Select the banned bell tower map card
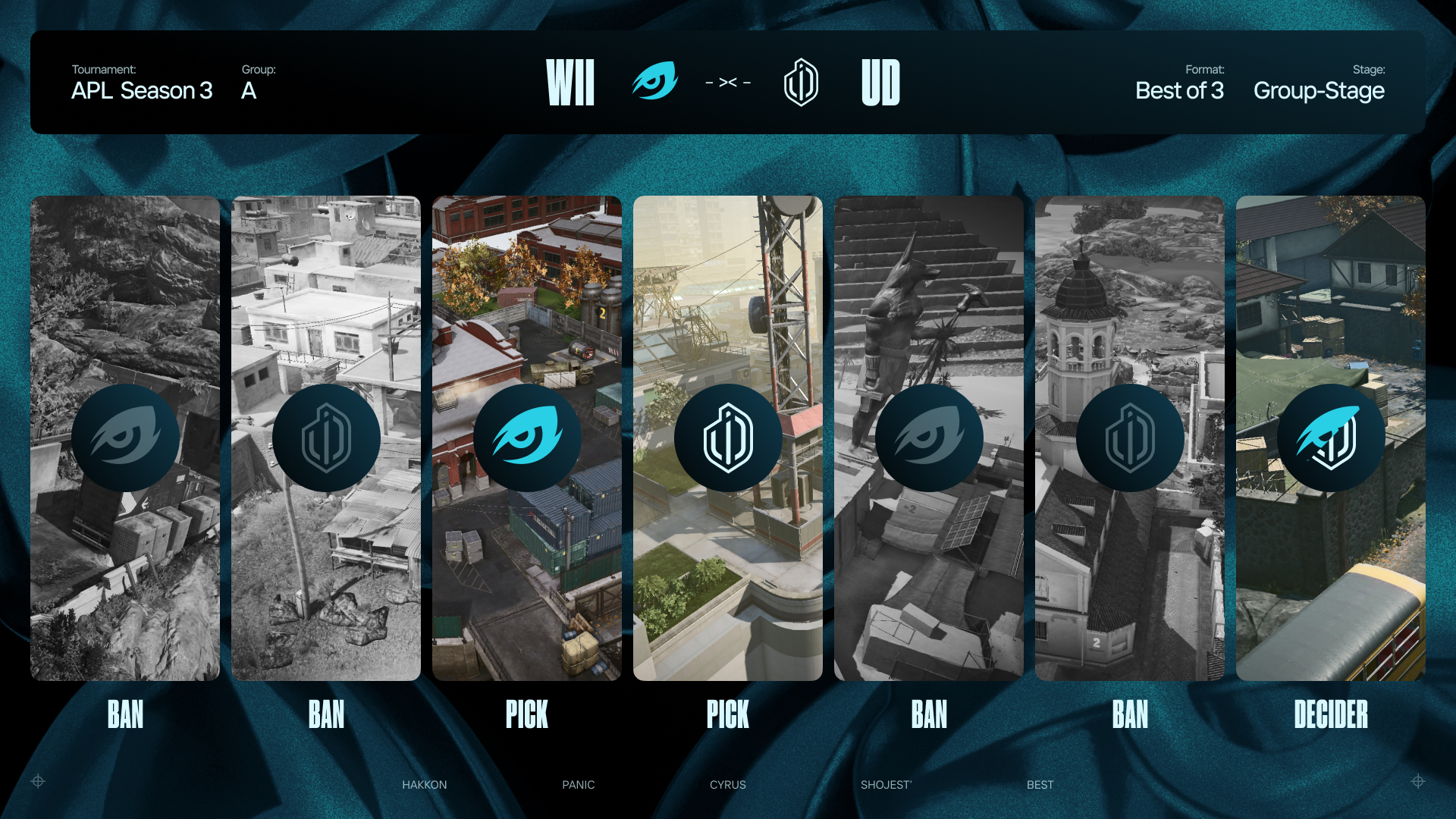The width and height of the screenshot is (1456, 819). click(x=1129, y=438)
